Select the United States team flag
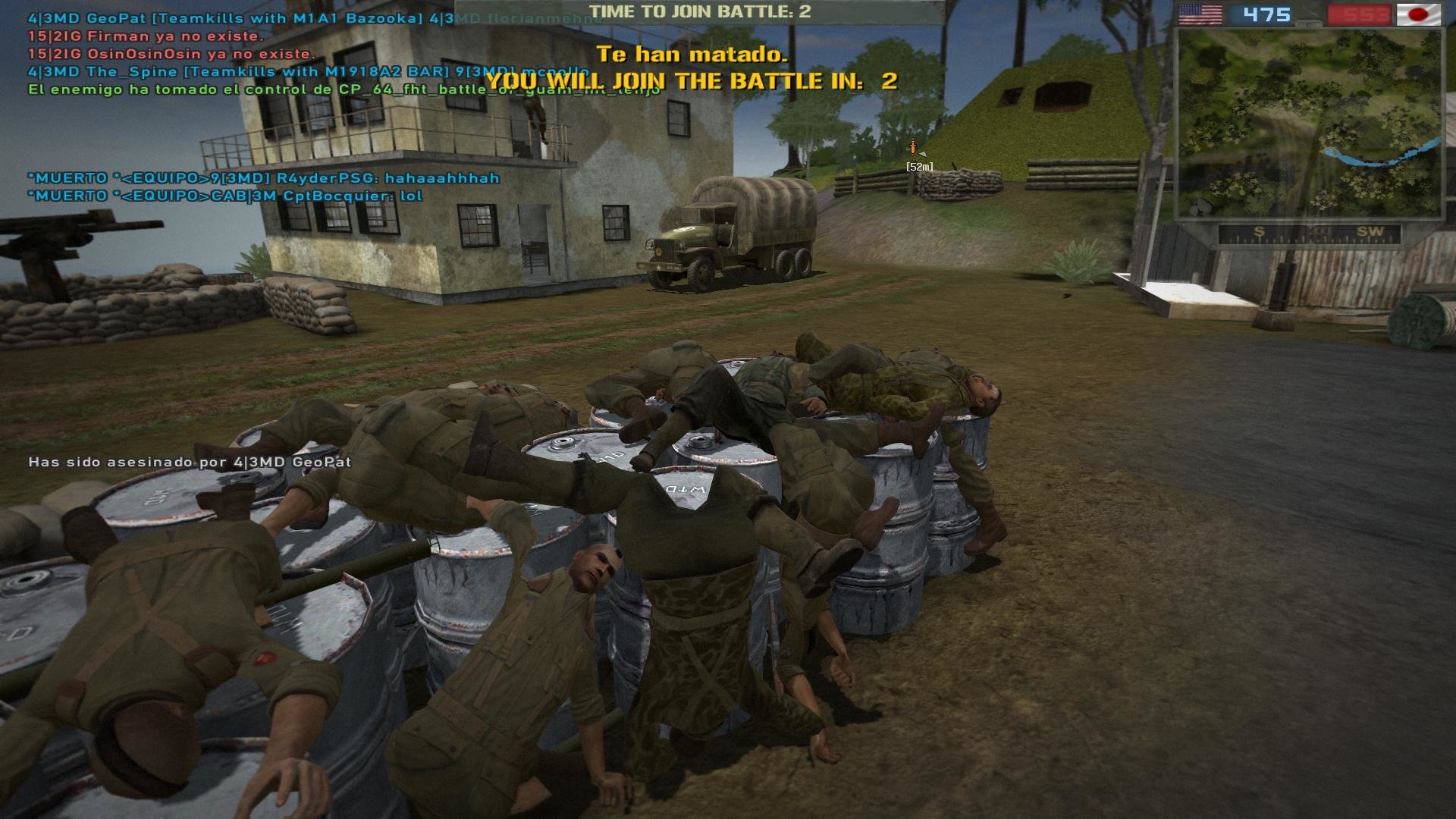 coord(1200,14)
